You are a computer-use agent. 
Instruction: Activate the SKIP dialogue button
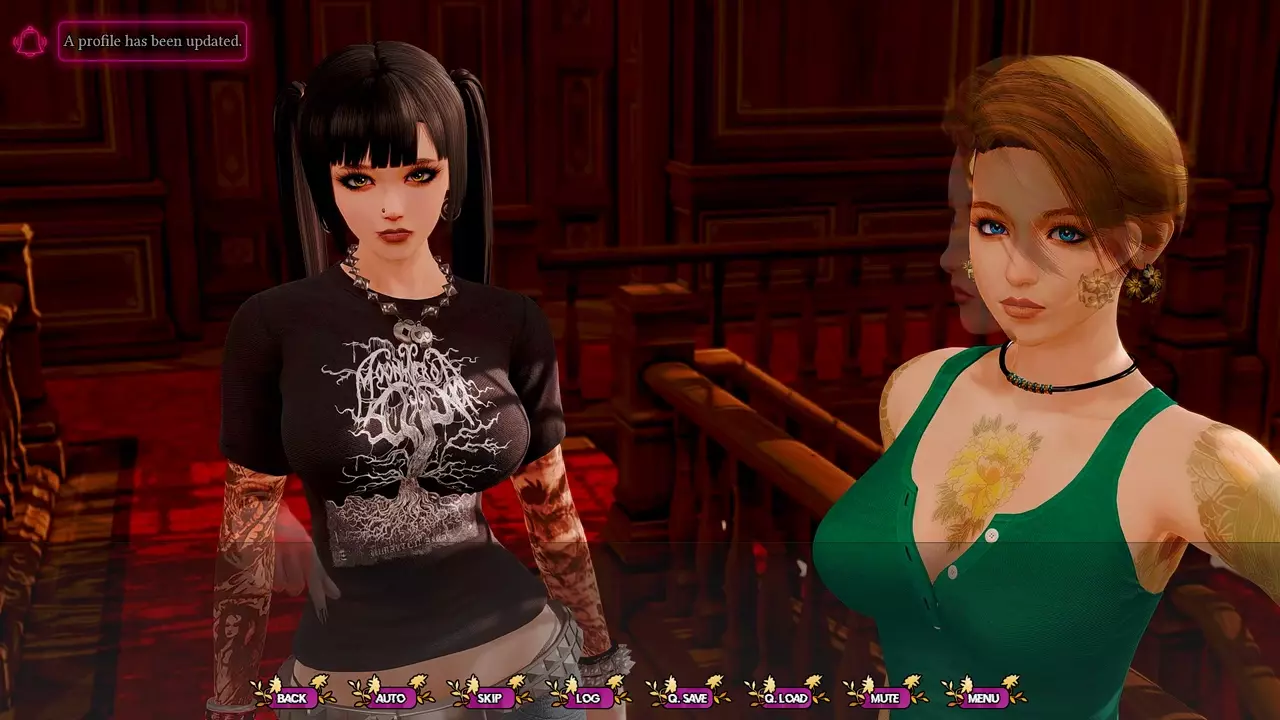point(489,697)
